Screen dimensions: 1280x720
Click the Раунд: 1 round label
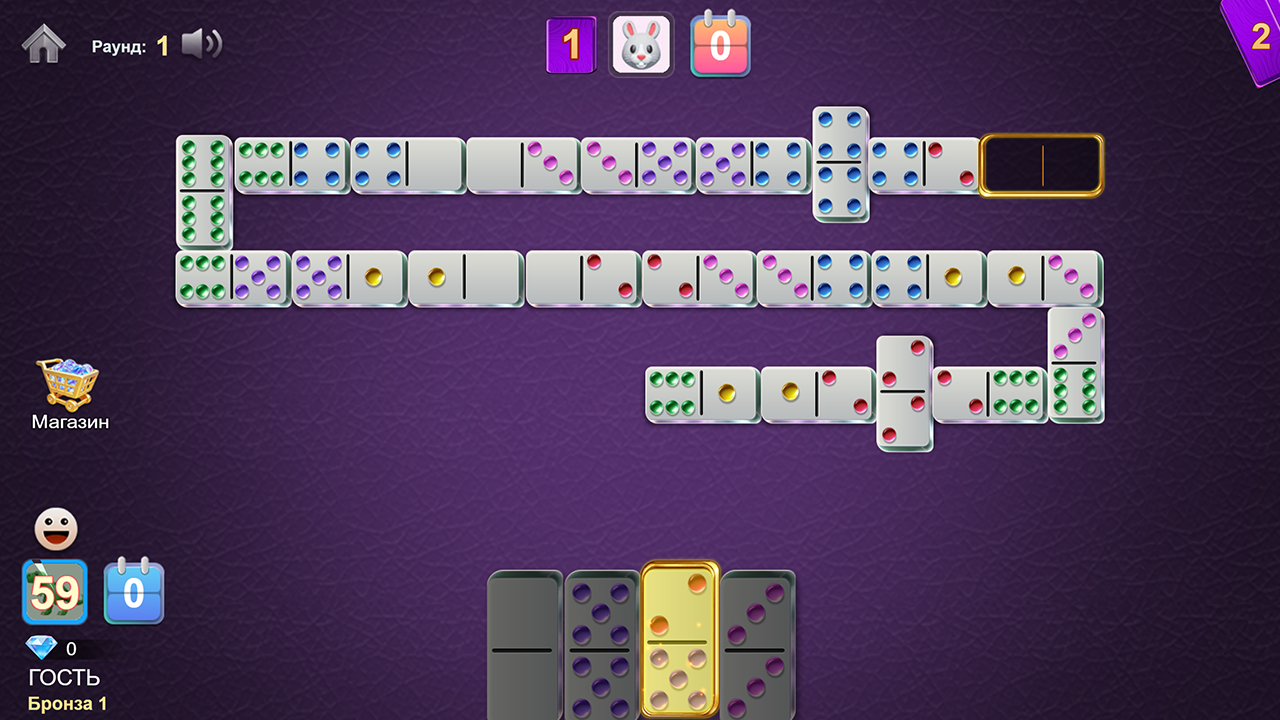130,44
